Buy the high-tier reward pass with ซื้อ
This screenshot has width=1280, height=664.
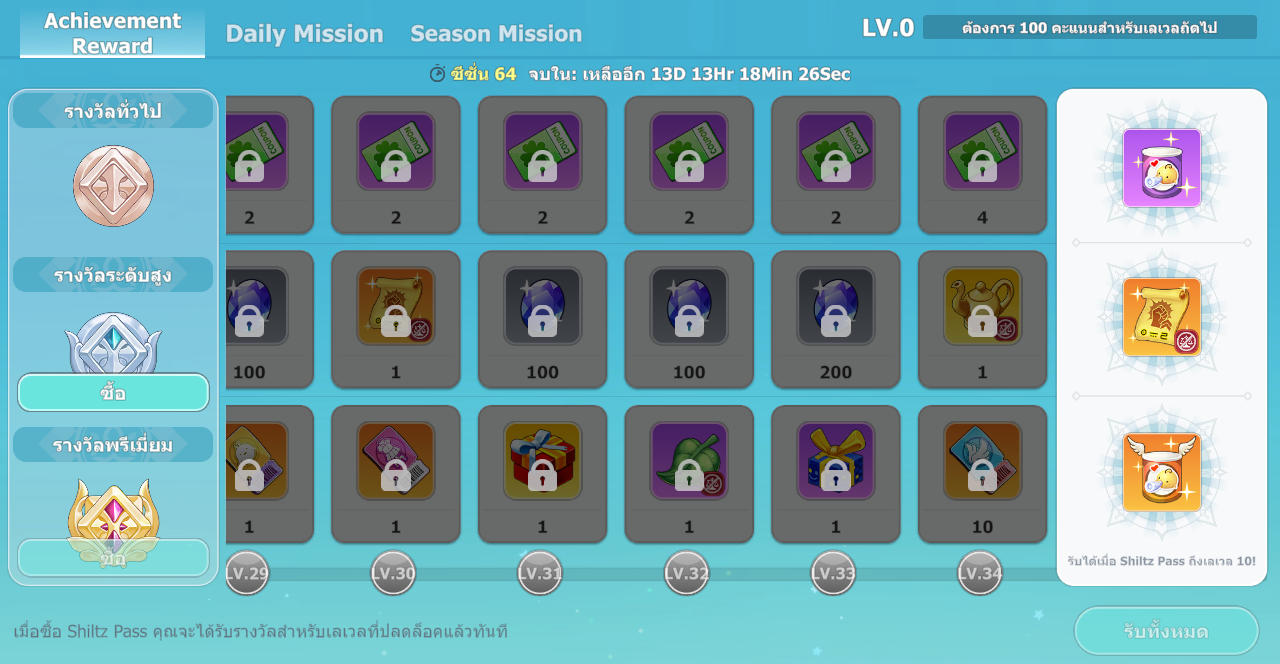pos(113,393)
